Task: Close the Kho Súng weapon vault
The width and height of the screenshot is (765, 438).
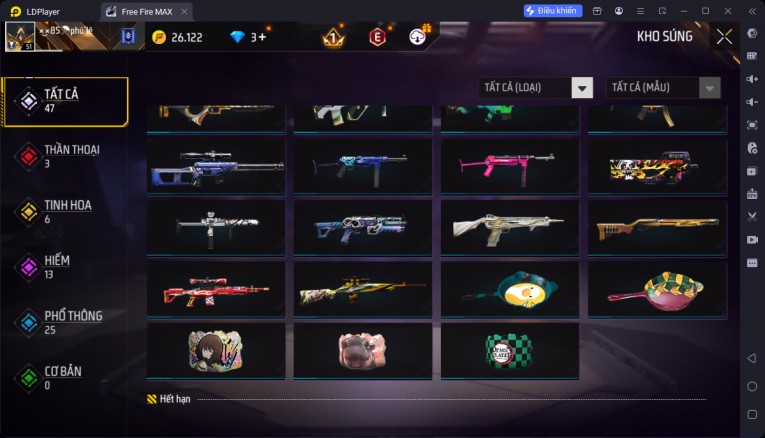Action: point(725,37)
